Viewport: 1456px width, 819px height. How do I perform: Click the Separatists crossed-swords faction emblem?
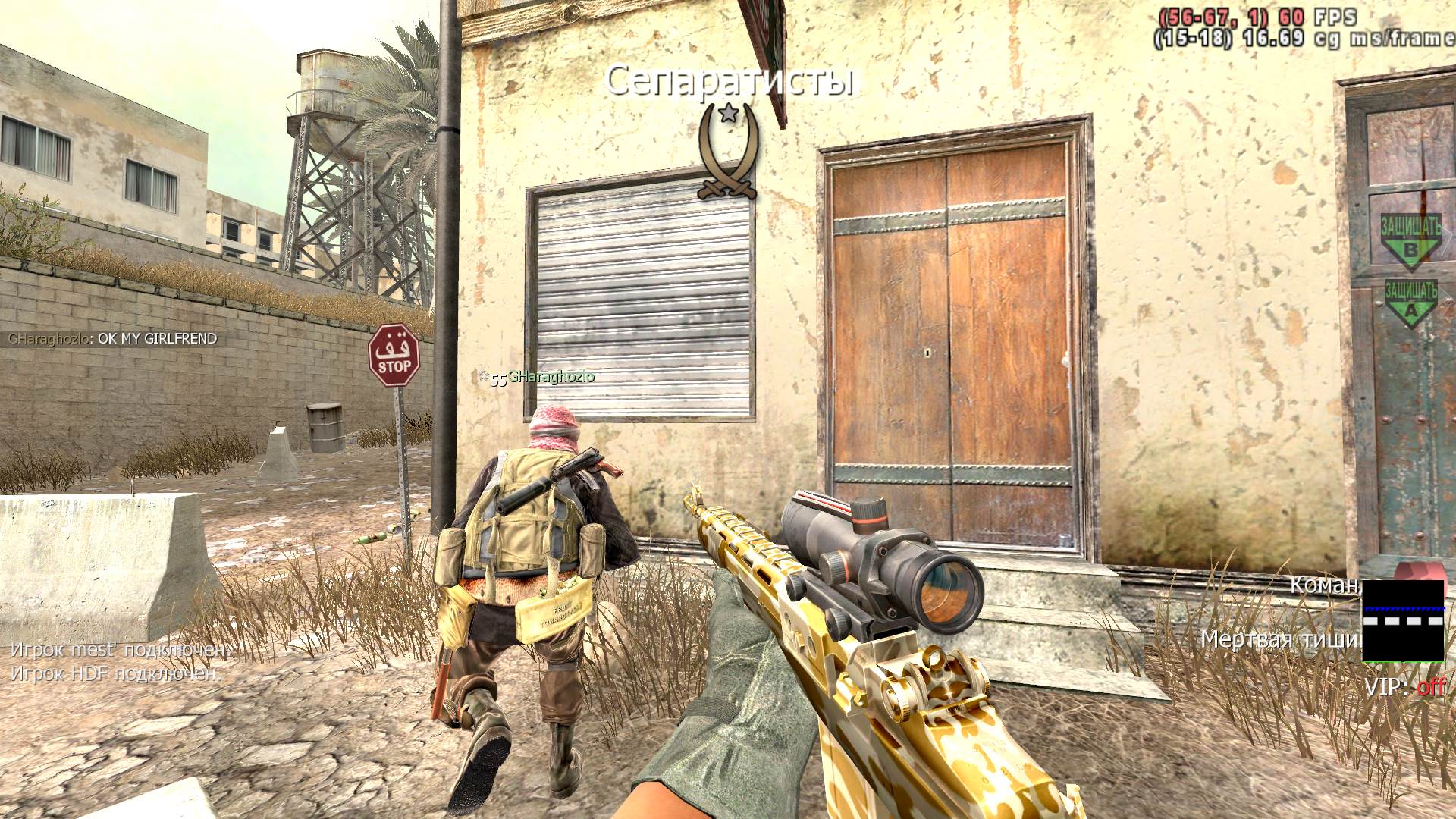point(728,152)
